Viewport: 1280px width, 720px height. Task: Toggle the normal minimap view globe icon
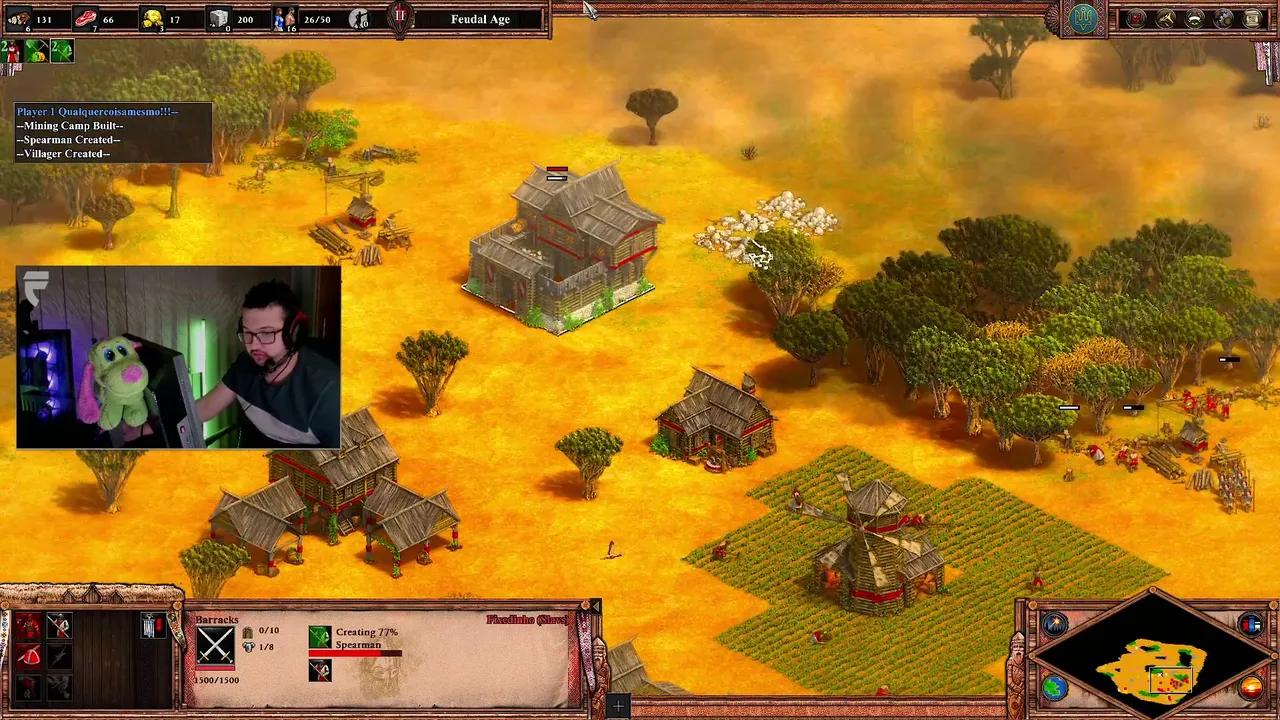pos(1053,687)
